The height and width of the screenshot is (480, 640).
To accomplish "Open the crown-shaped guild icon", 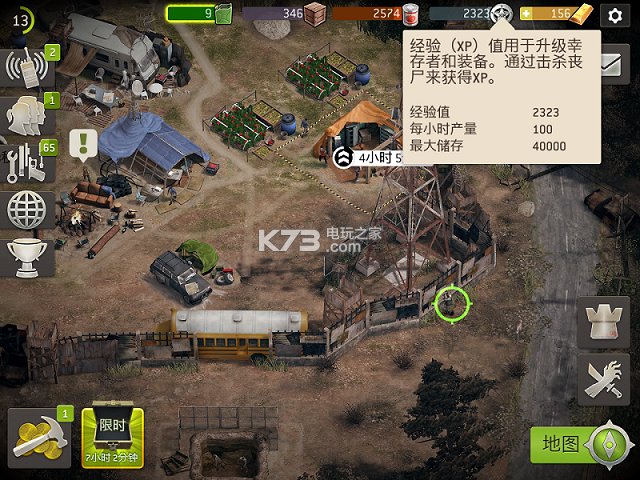I will tap(603, 323).
